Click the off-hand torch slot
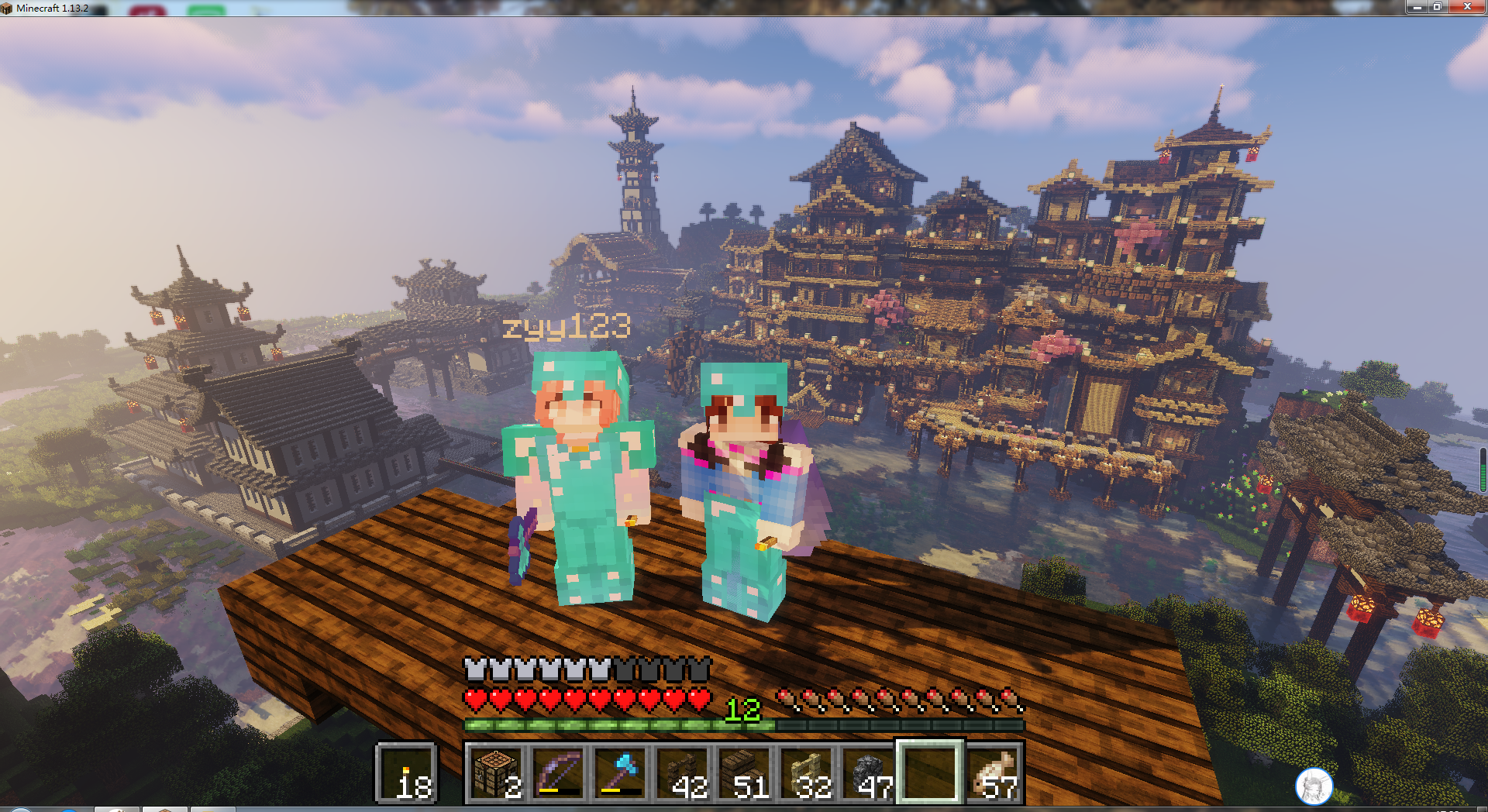This screenshot has width=1488, height=812. (407, 772)
